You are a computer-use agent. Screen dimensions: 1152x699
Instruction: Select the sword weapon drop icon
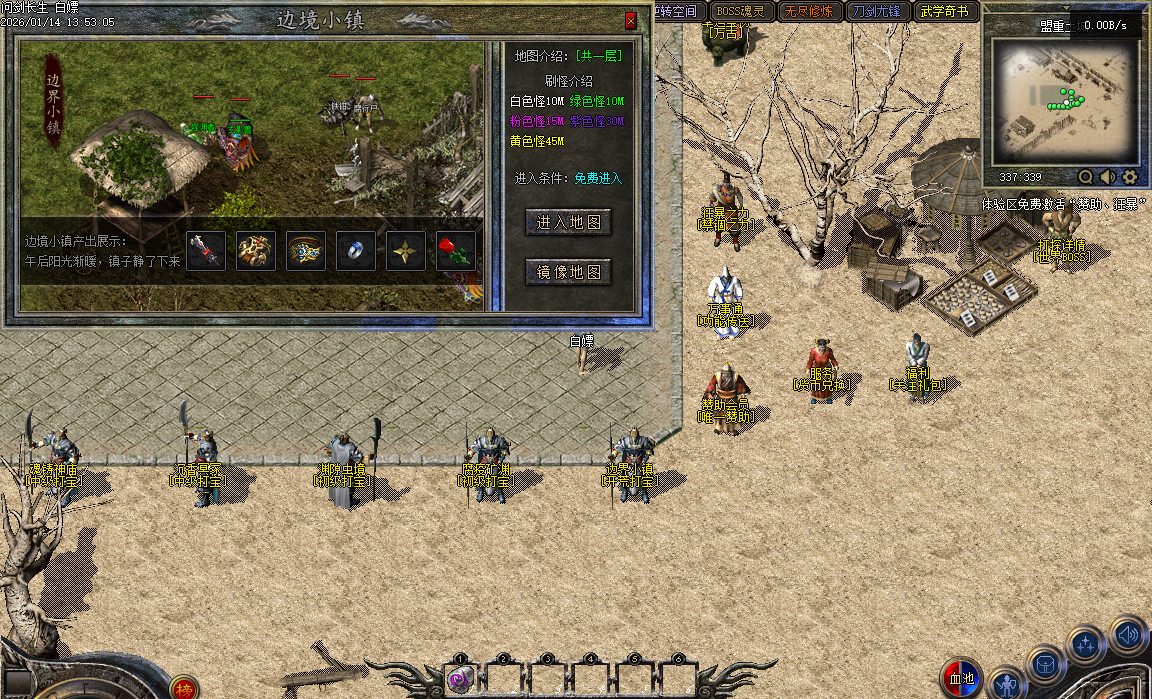pos(206,251)
